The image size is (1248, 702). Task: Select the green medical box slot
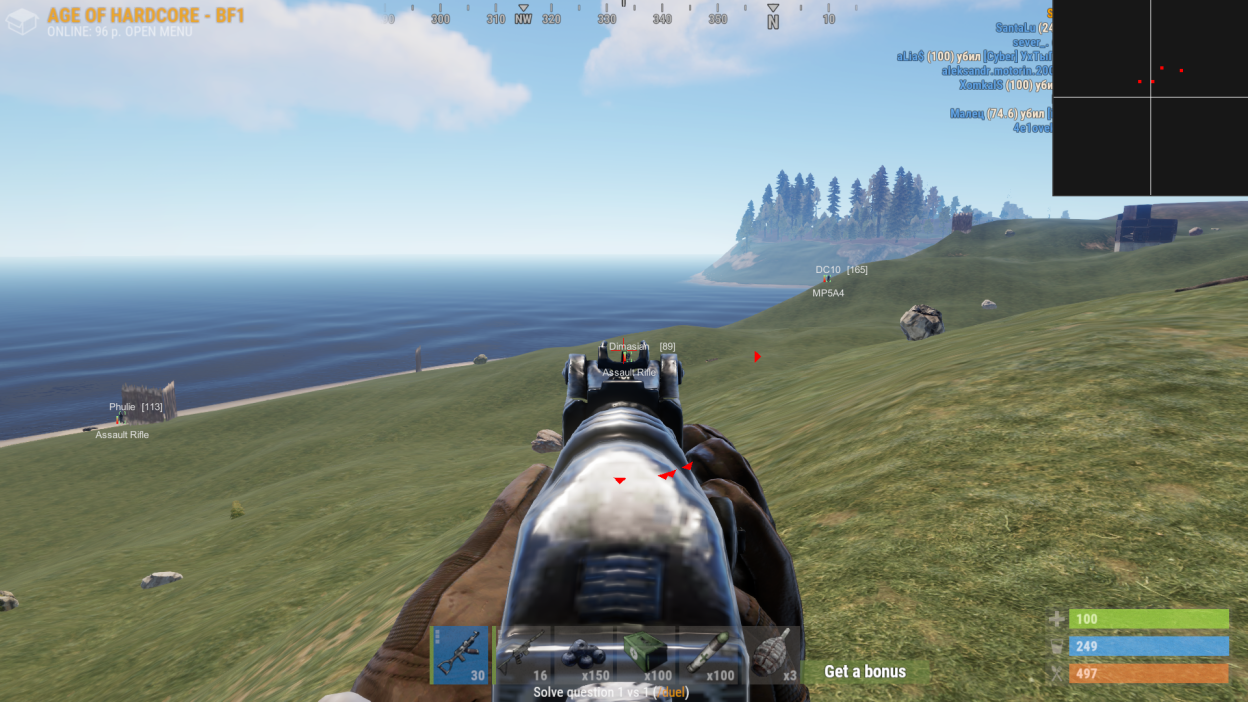click(x=647, y=655)
